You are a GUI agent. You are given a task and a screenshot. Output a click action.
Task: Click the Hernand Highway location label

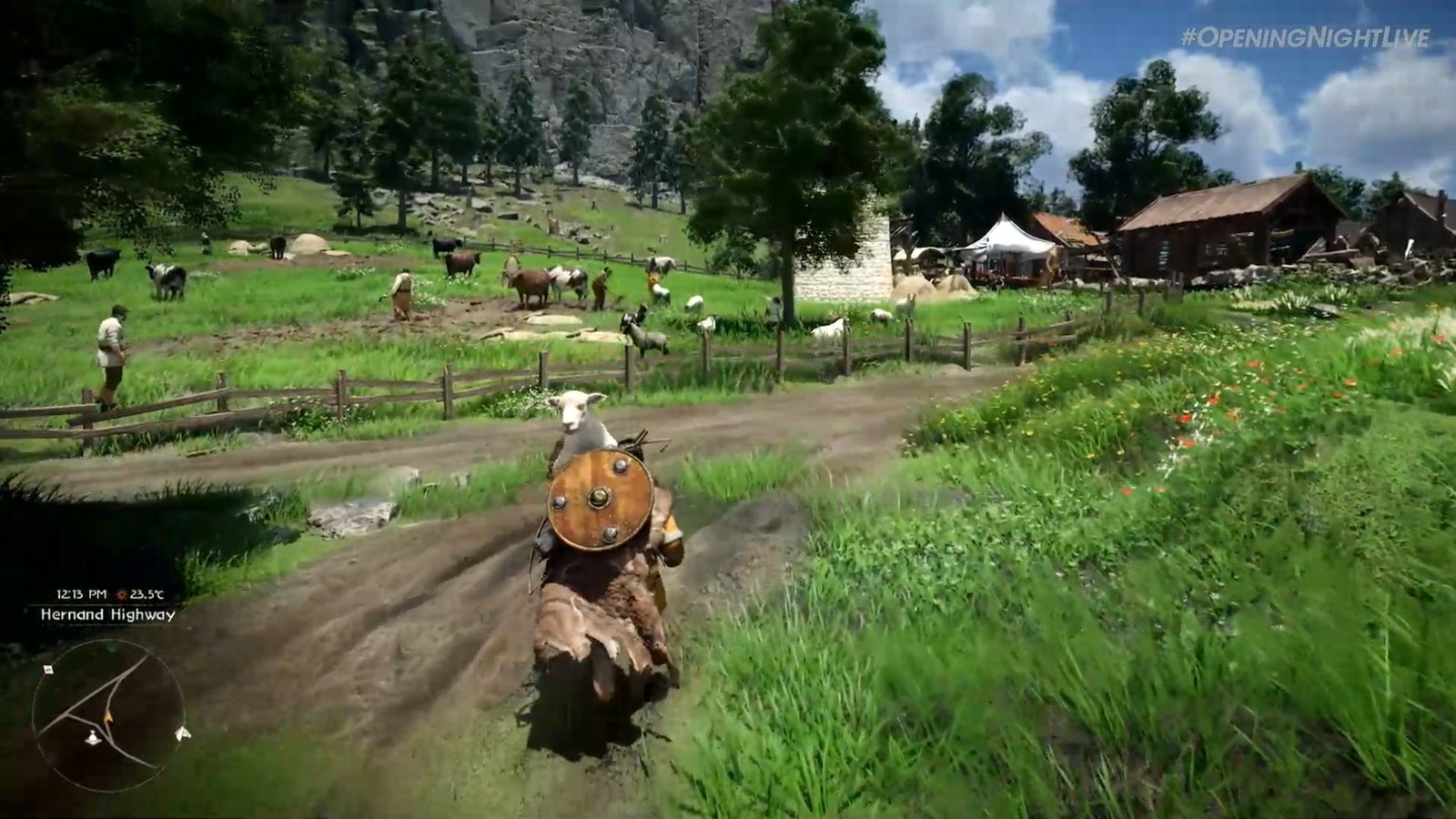pyautogui.click(x=107, y=615)
